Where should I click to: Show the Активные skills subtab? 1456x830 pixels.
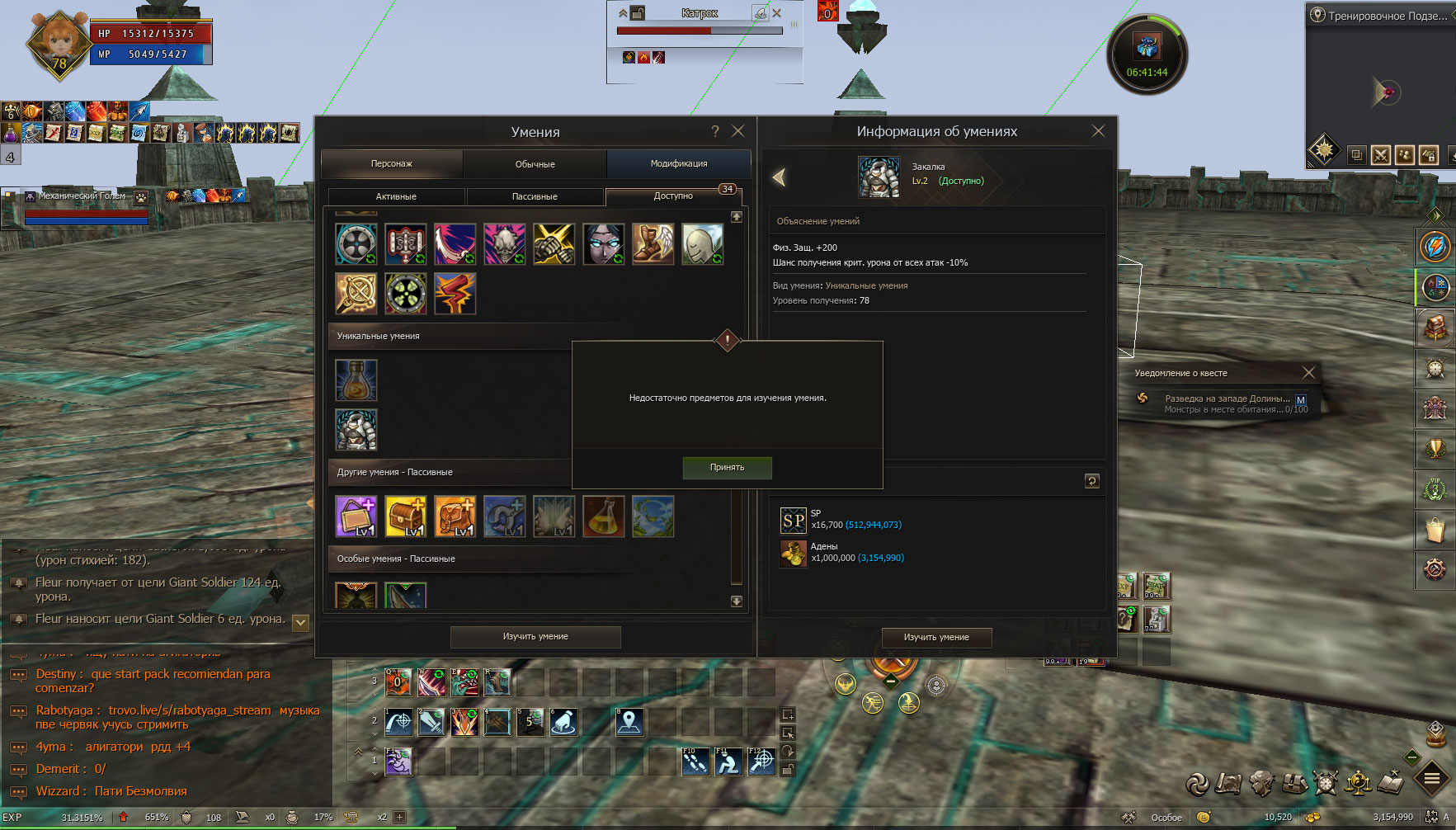[x=396, y=196]
